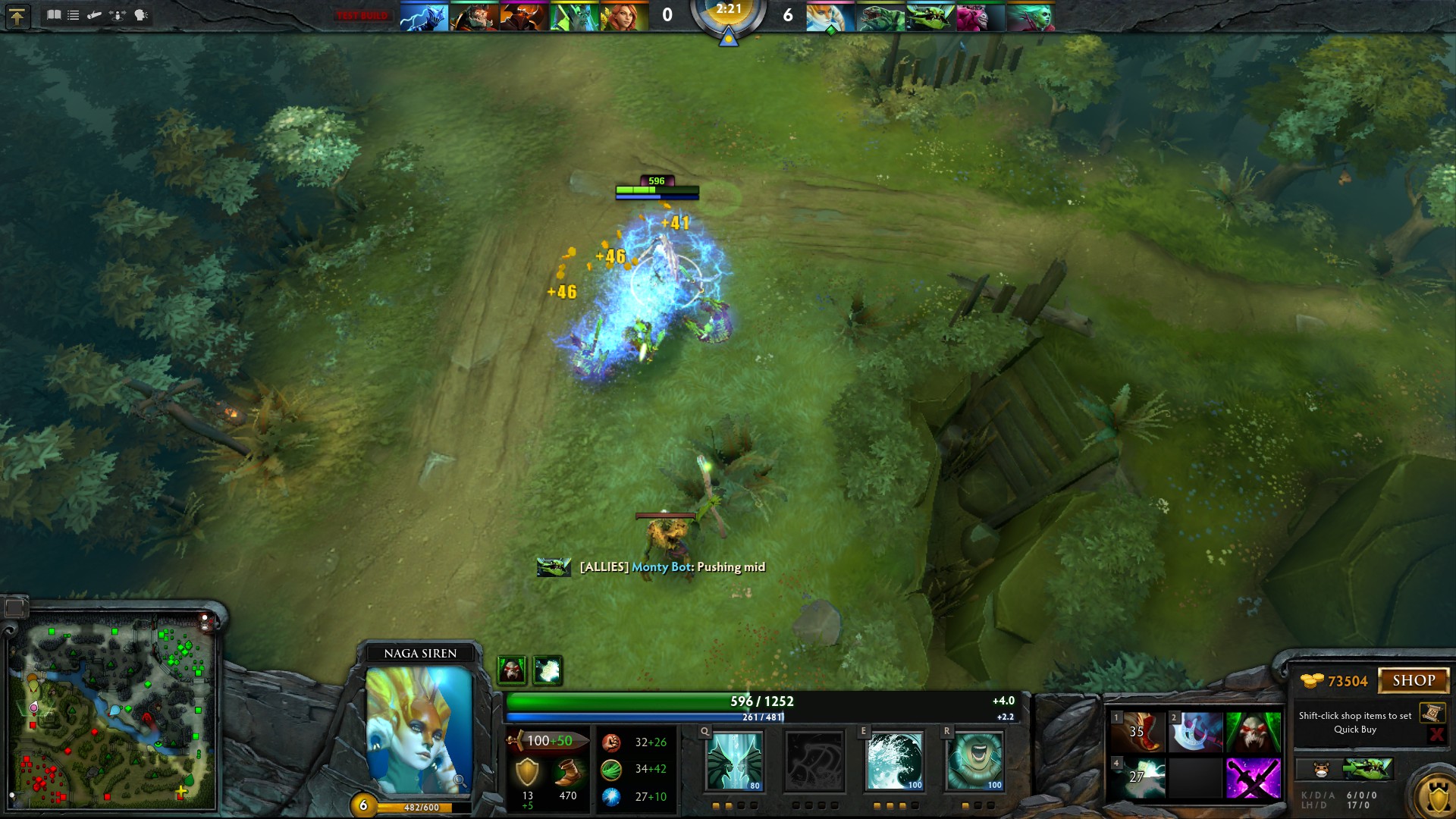
Task: Select the Windranger portrait in top bar
Action: [624, 17]
